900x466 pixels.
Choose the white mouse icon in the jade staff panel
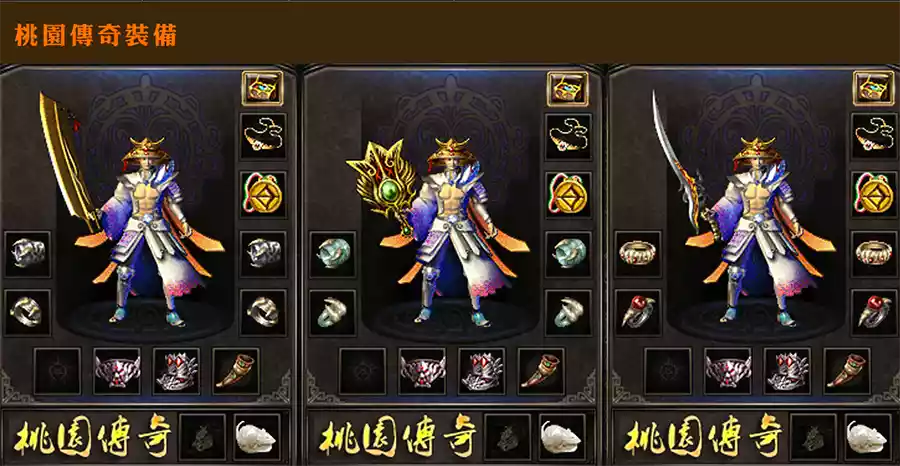tap(562, 437)
